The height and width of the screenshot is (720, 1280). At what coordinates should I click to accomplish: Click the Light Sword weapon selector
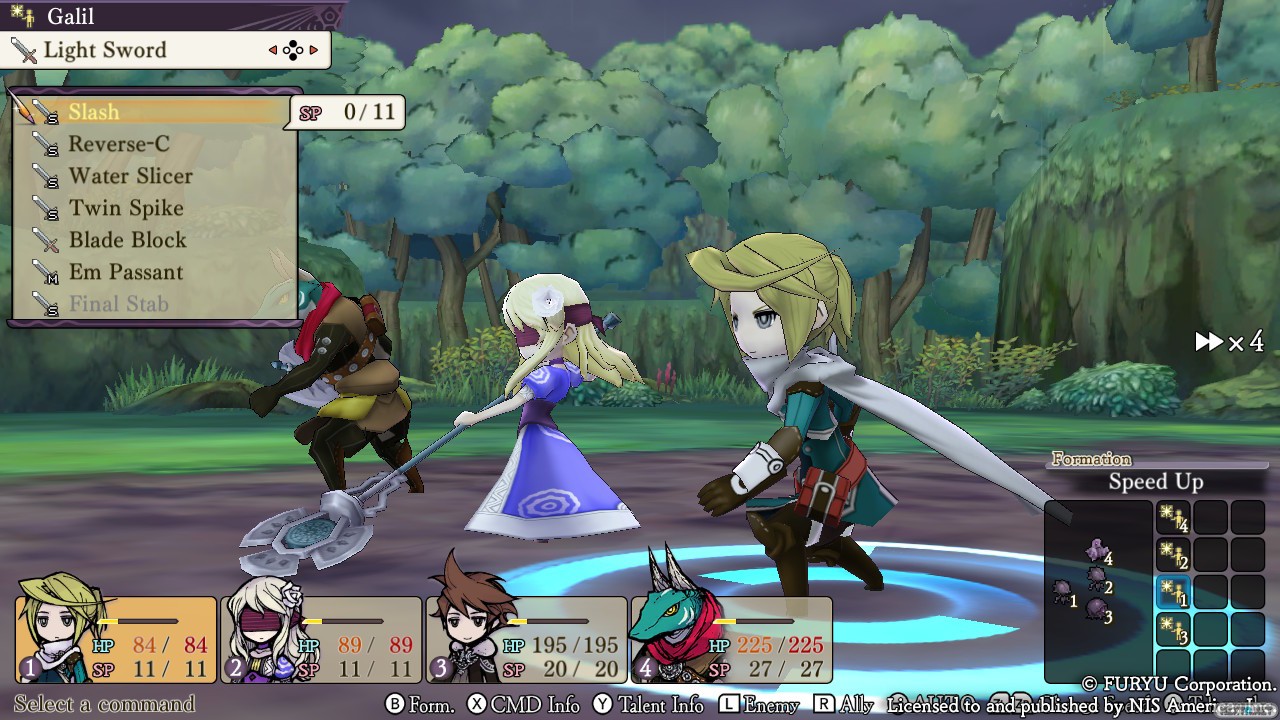pyautogui.click(x=165, y=50)
